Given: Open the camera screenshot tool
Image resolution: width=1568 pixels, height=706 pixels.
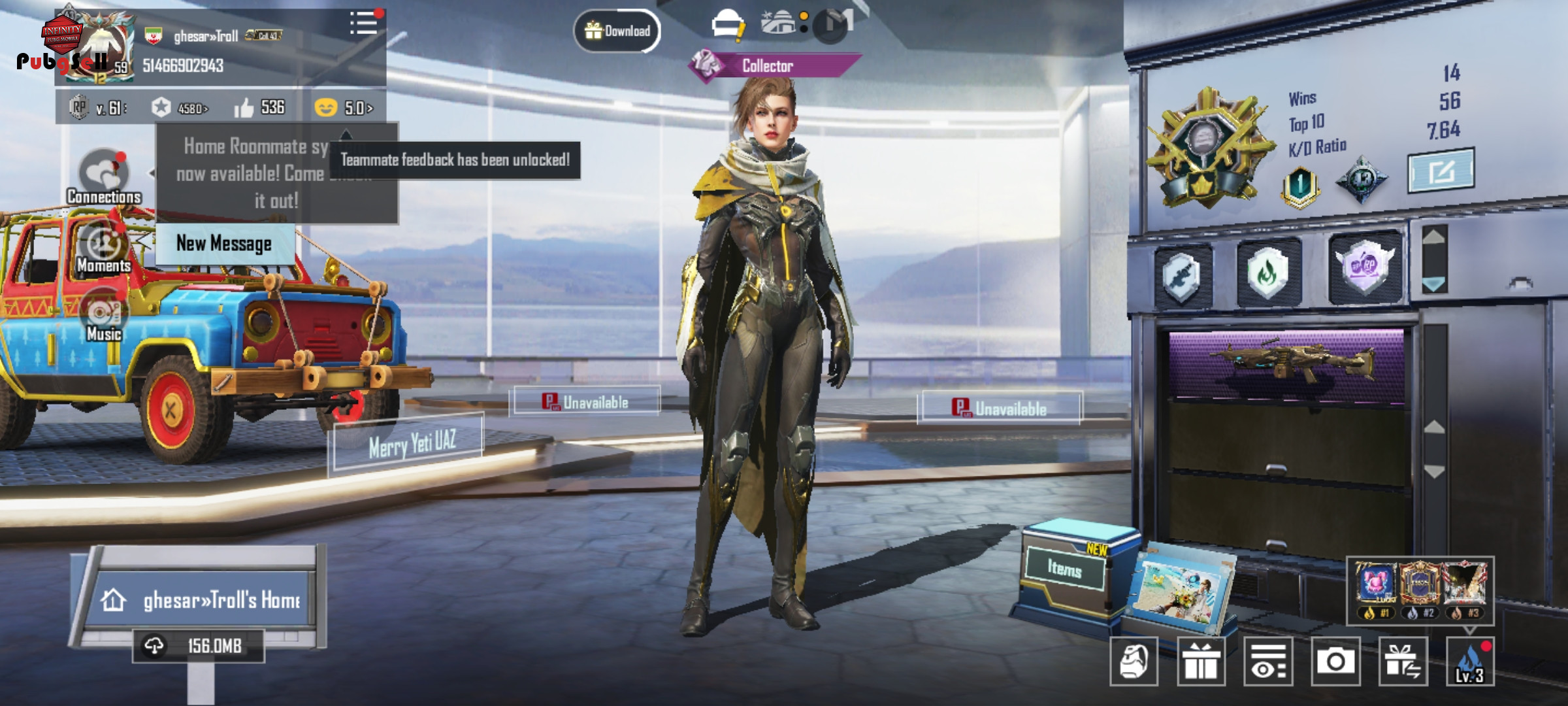Looking at the screenshot, I should [x=1335, y=662].
